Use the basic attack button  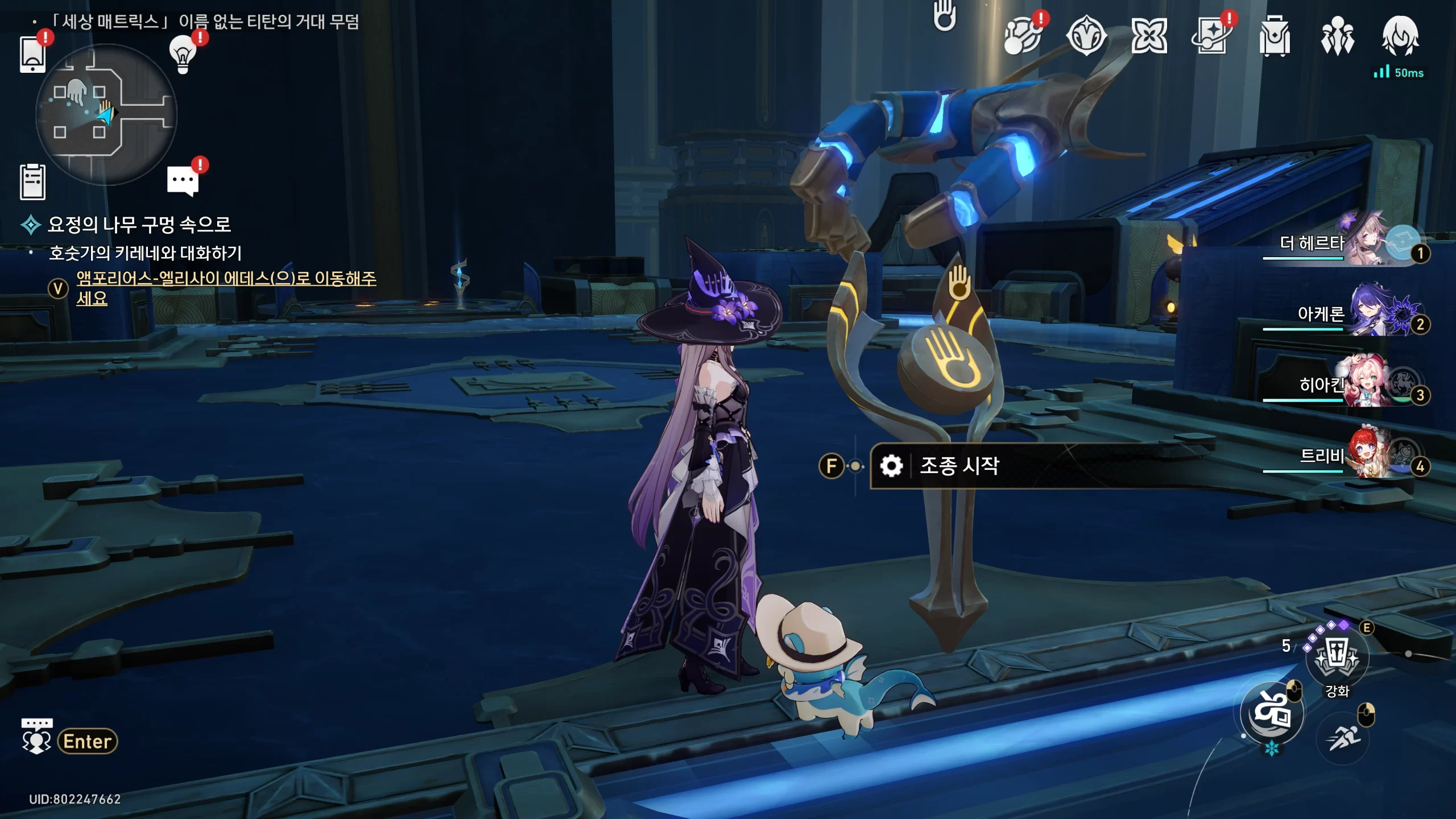click(x=1272, y=713)
